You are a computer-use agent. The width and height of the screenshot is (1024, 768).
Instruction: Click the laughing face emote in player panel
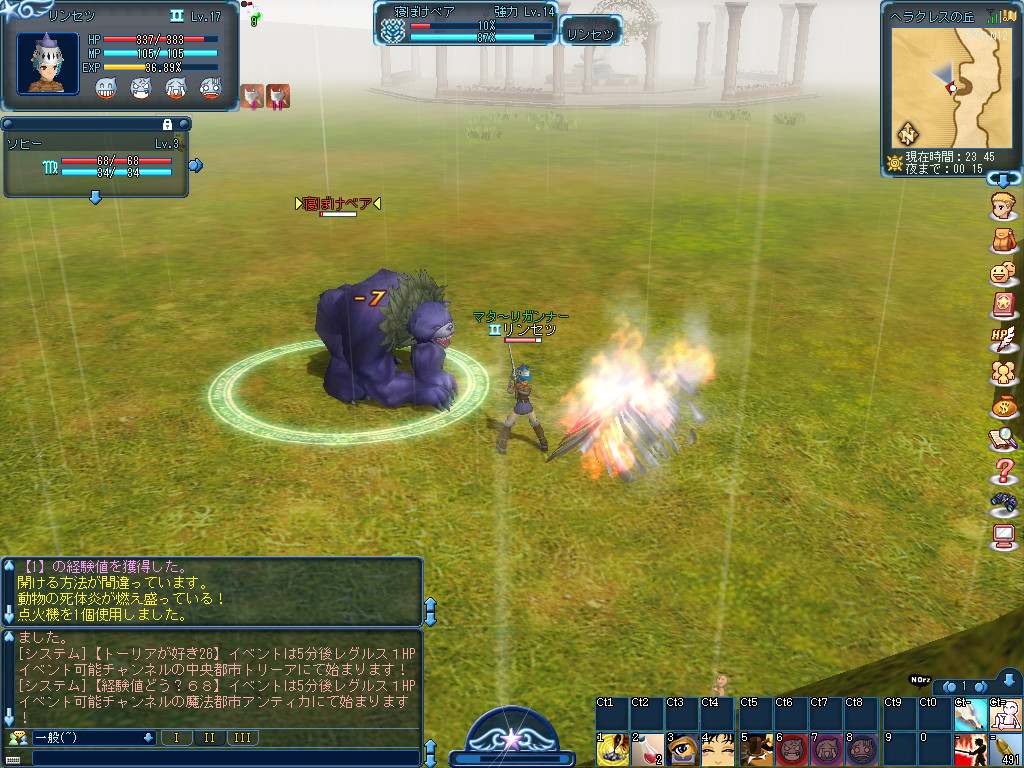107,89
